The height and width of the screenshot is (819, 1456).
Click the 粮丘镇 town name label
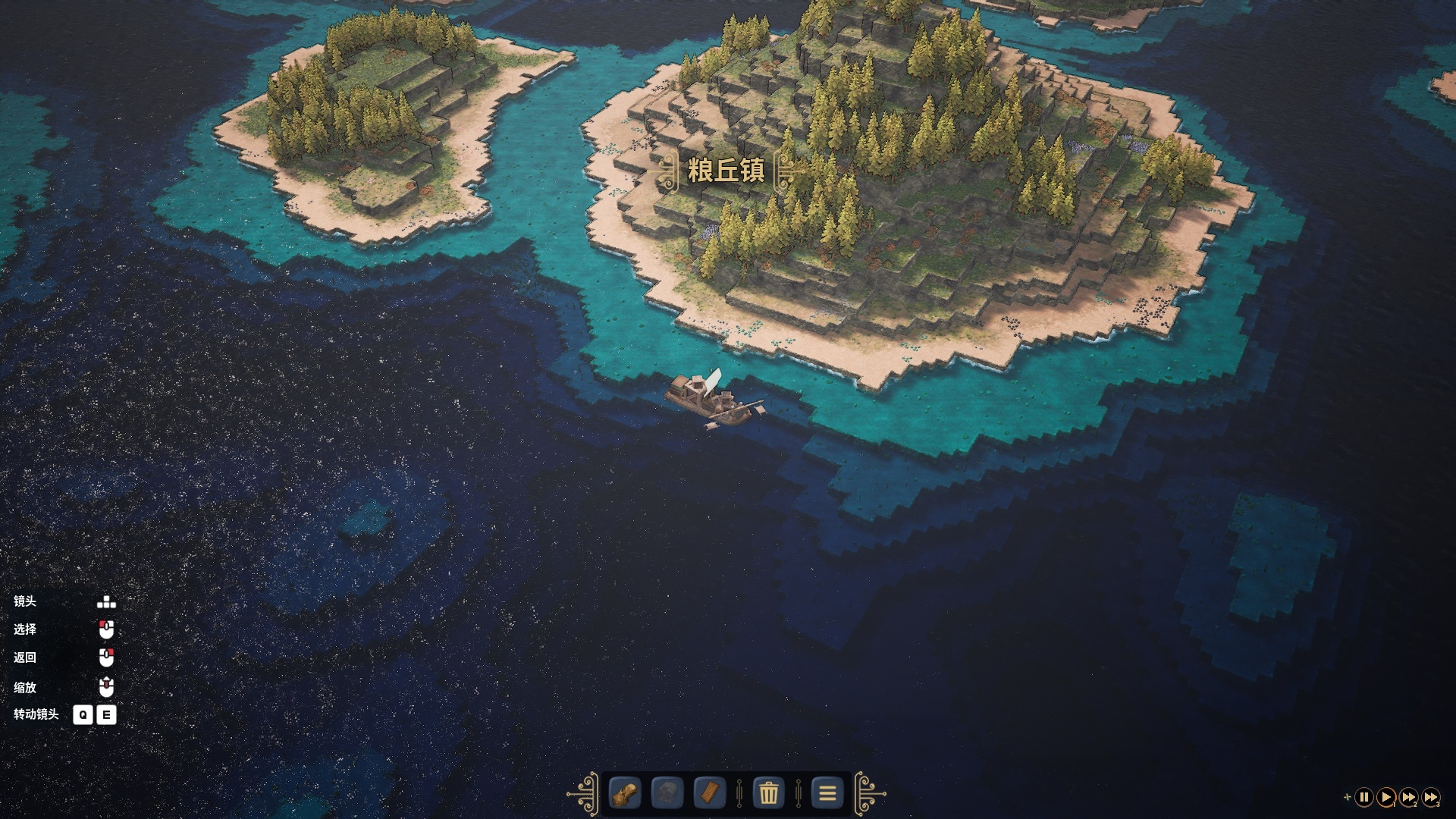pos(726,171)
